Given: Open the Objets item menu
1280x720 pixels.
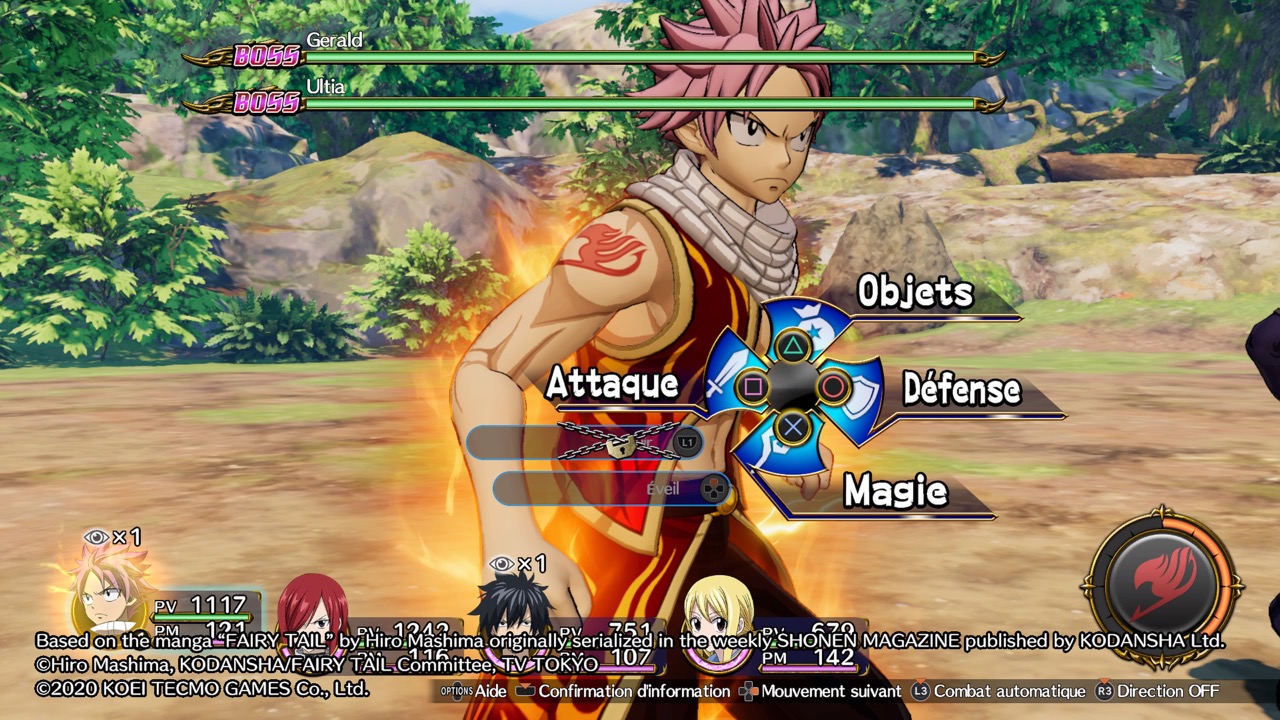Looking at the screenshot, I should [x=915, y=293].
